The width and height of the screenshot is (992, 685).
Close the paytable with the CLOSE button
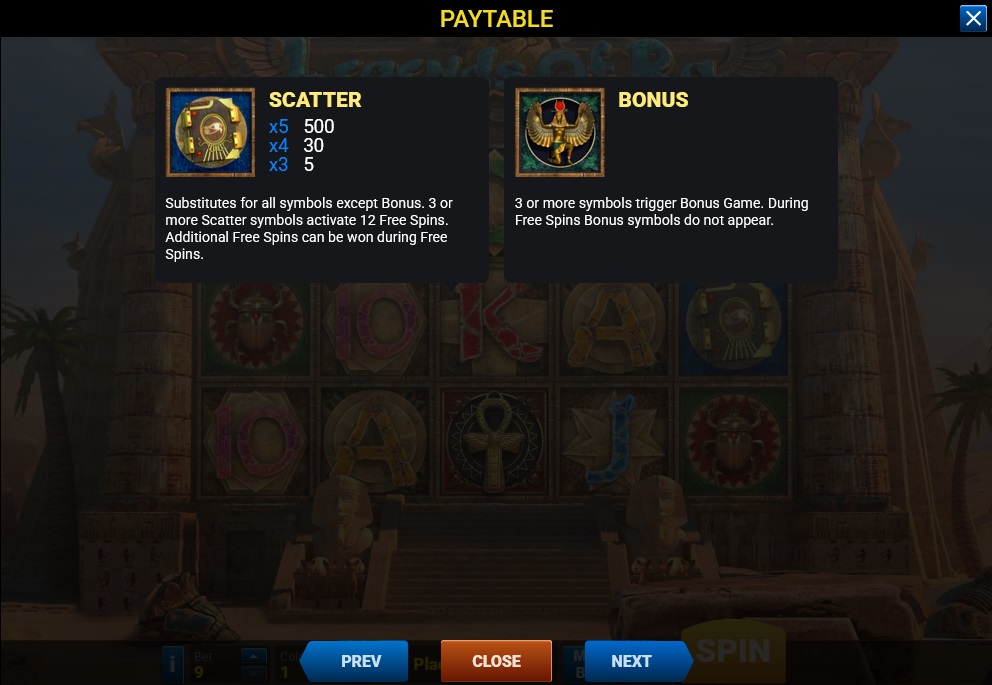tap(496, 661)
